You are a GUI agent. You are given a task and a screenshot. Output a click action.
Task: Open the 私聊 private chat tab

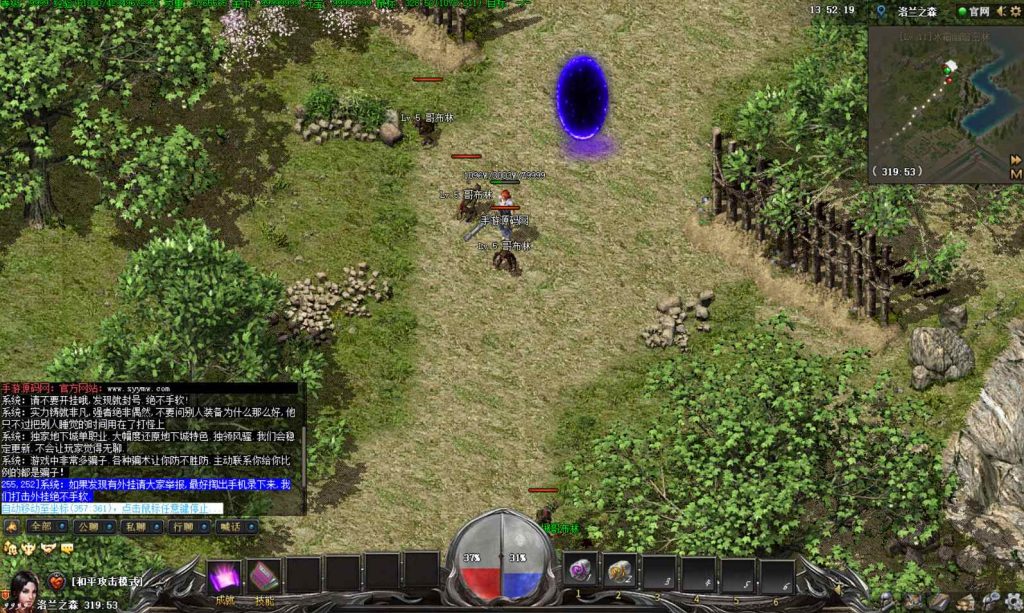click(135, 525)
